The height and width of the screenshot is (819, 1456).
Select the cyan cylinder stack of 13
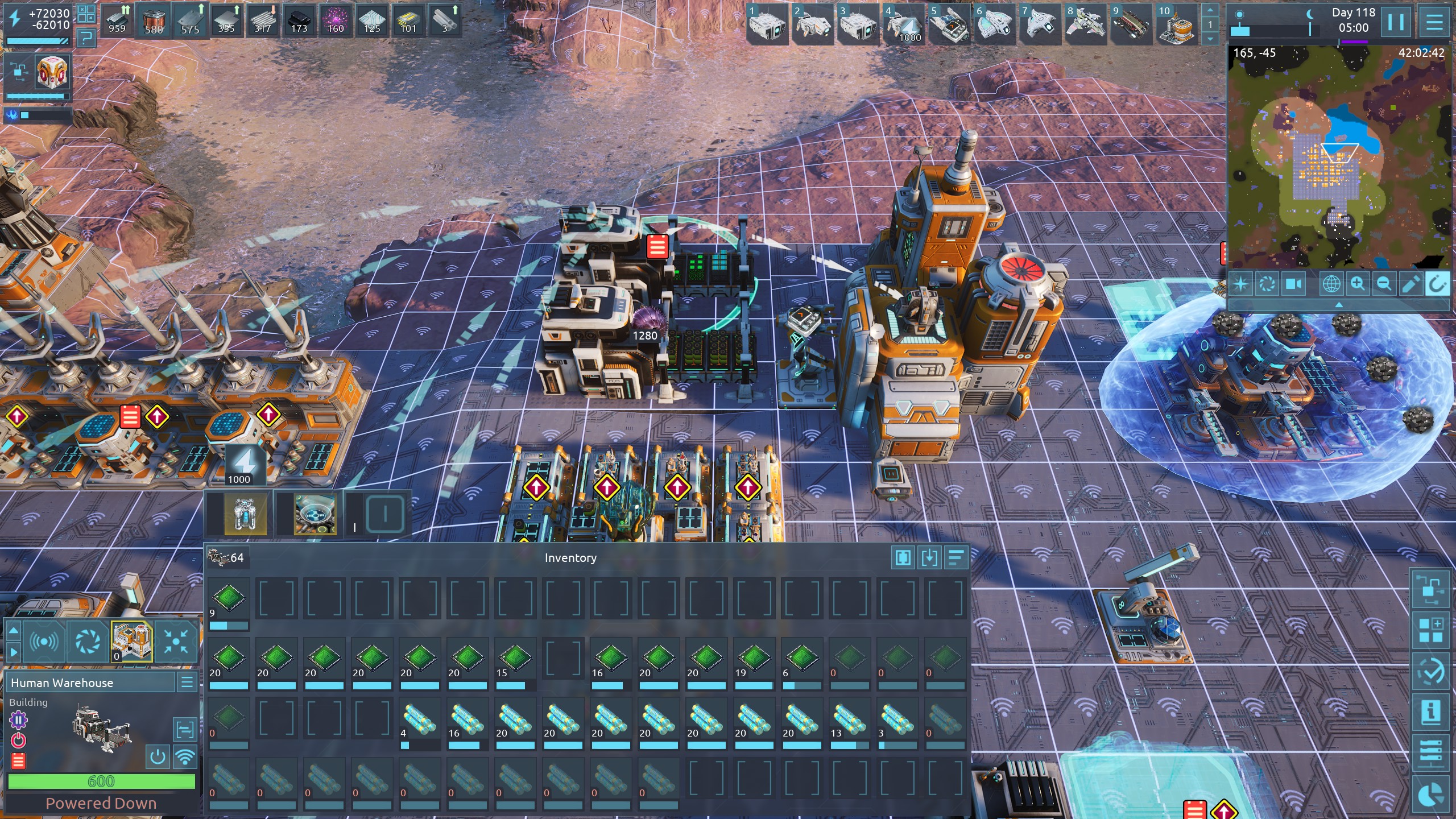(x=849, y=719)
